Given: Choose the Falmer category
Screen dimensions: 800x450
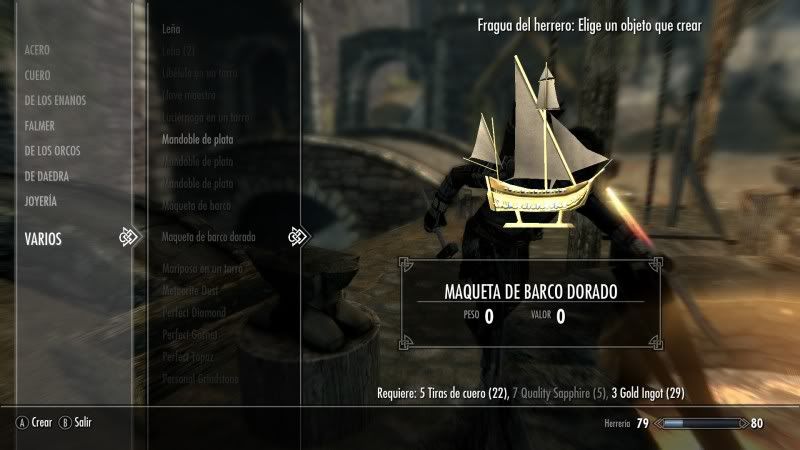Looking at the screenshot, I should pyautogui.click(x=40, y=126).
